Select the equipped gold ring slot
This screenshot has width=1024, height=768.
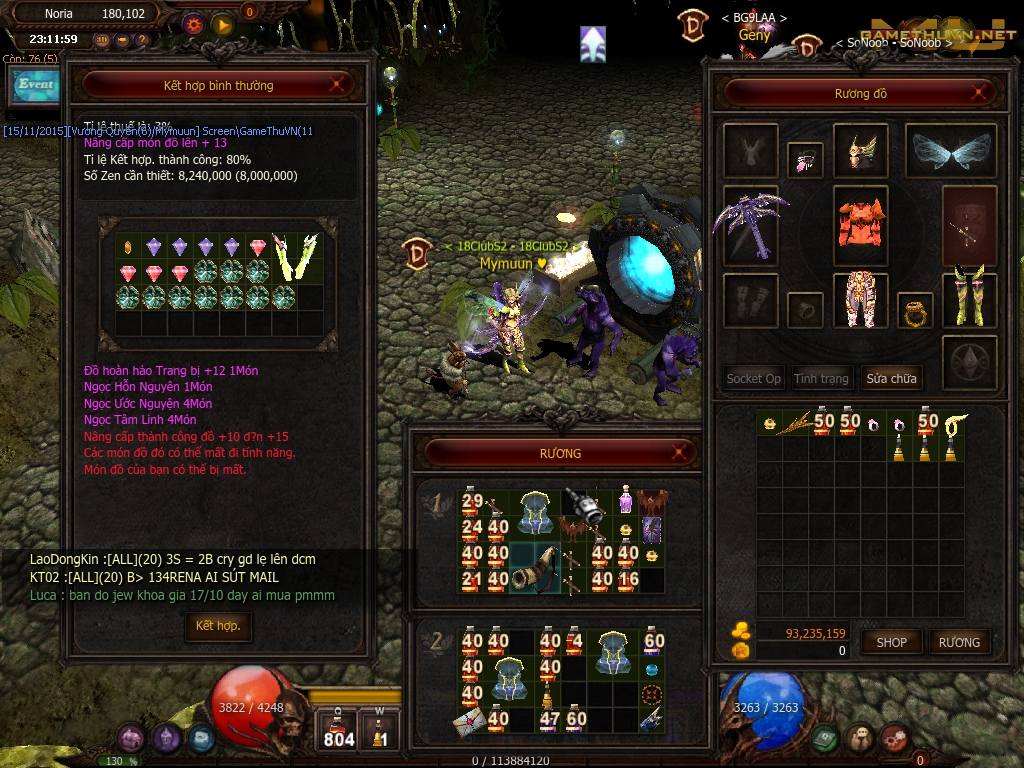(x=914, y=311)
